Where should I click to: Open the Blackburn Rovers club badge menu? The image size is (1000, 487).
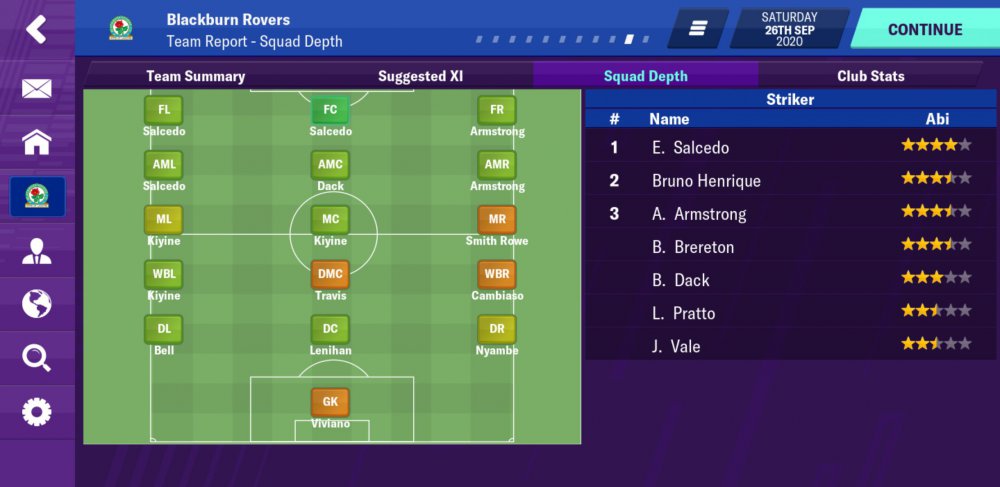pos(37,196)
